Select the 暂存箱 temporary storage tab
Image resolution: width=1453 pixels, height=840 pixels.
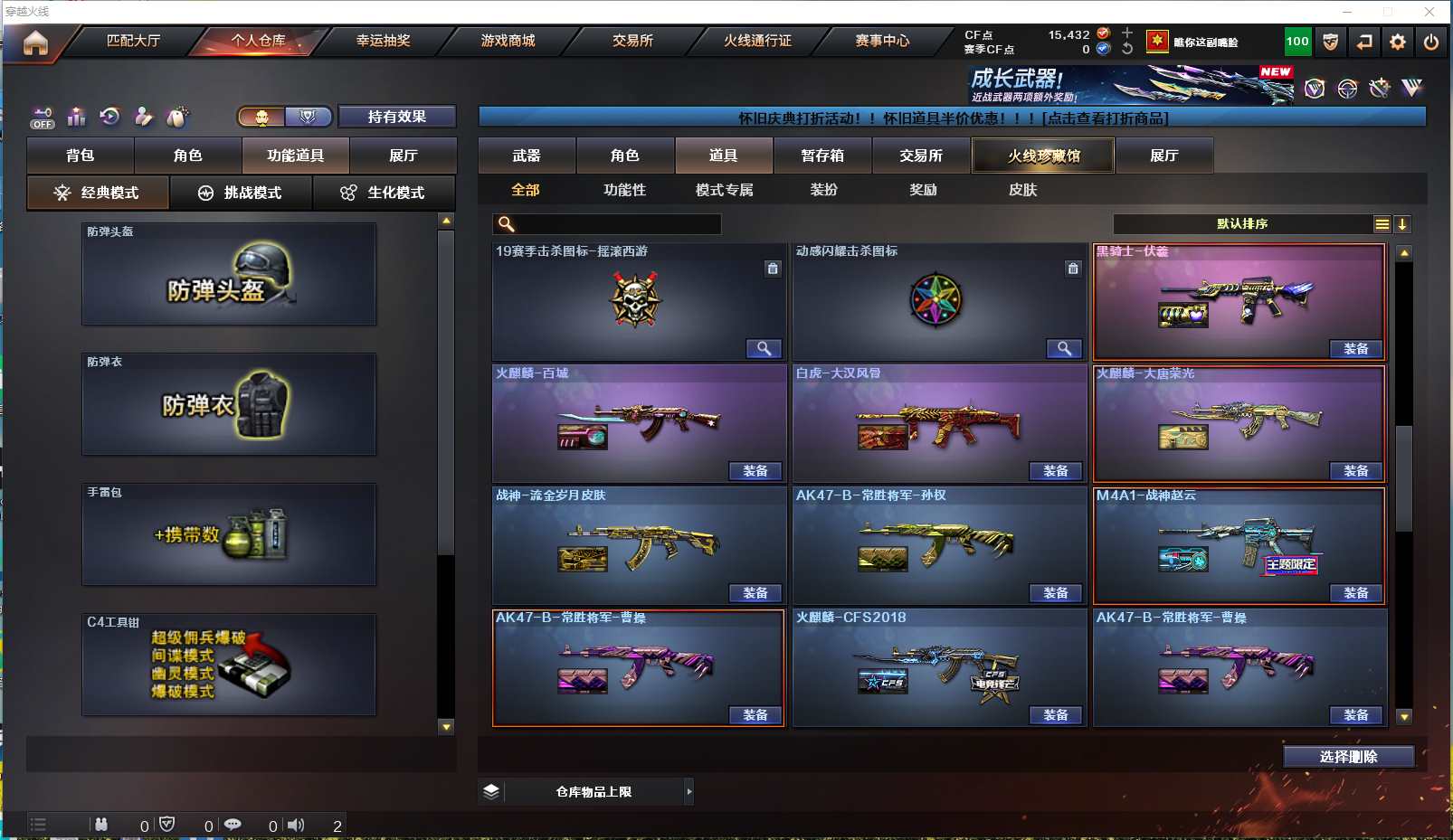click(x=821, y=156)
